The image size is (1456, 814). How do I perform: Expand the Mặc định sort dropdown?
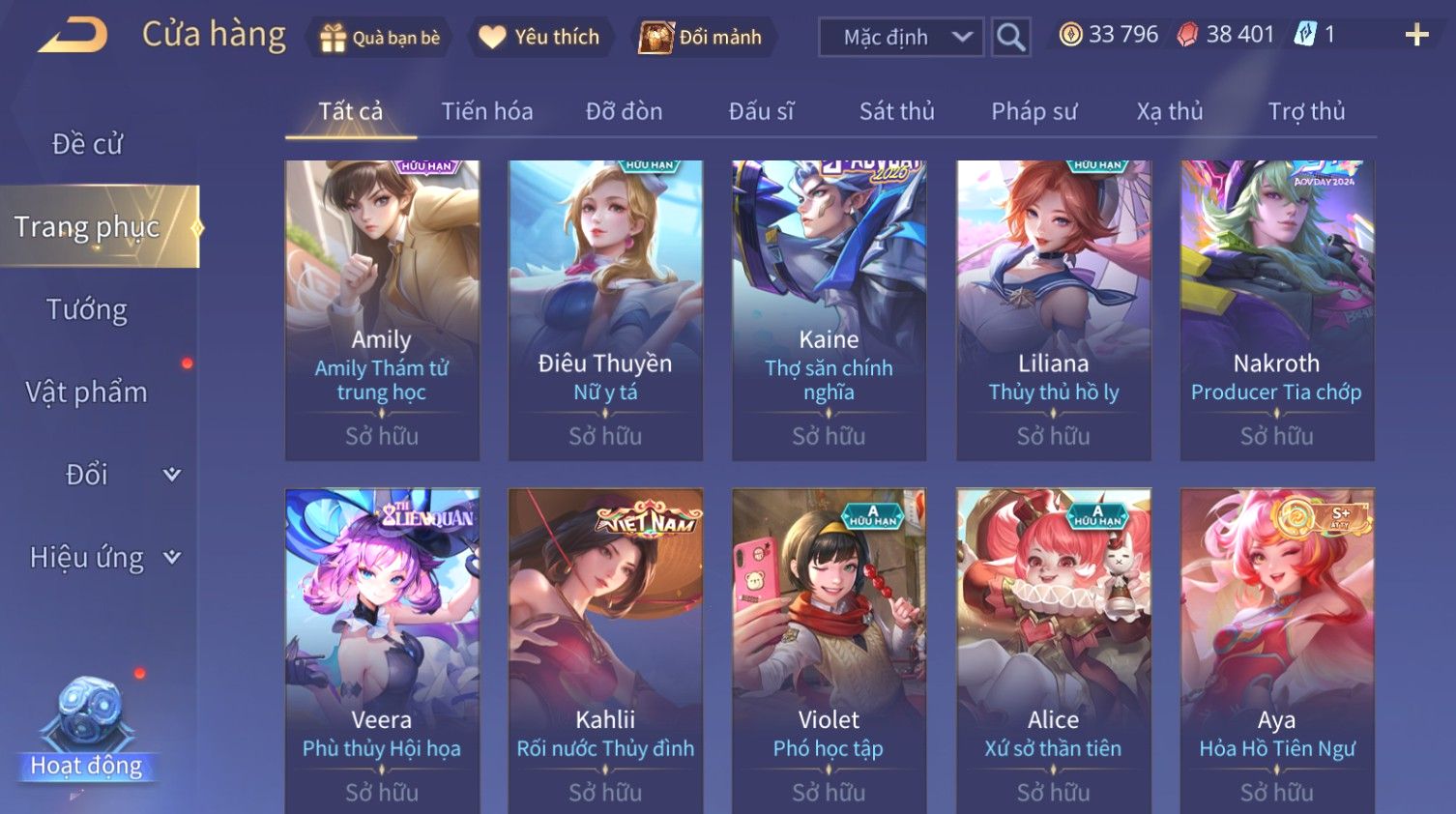[901, 38]
